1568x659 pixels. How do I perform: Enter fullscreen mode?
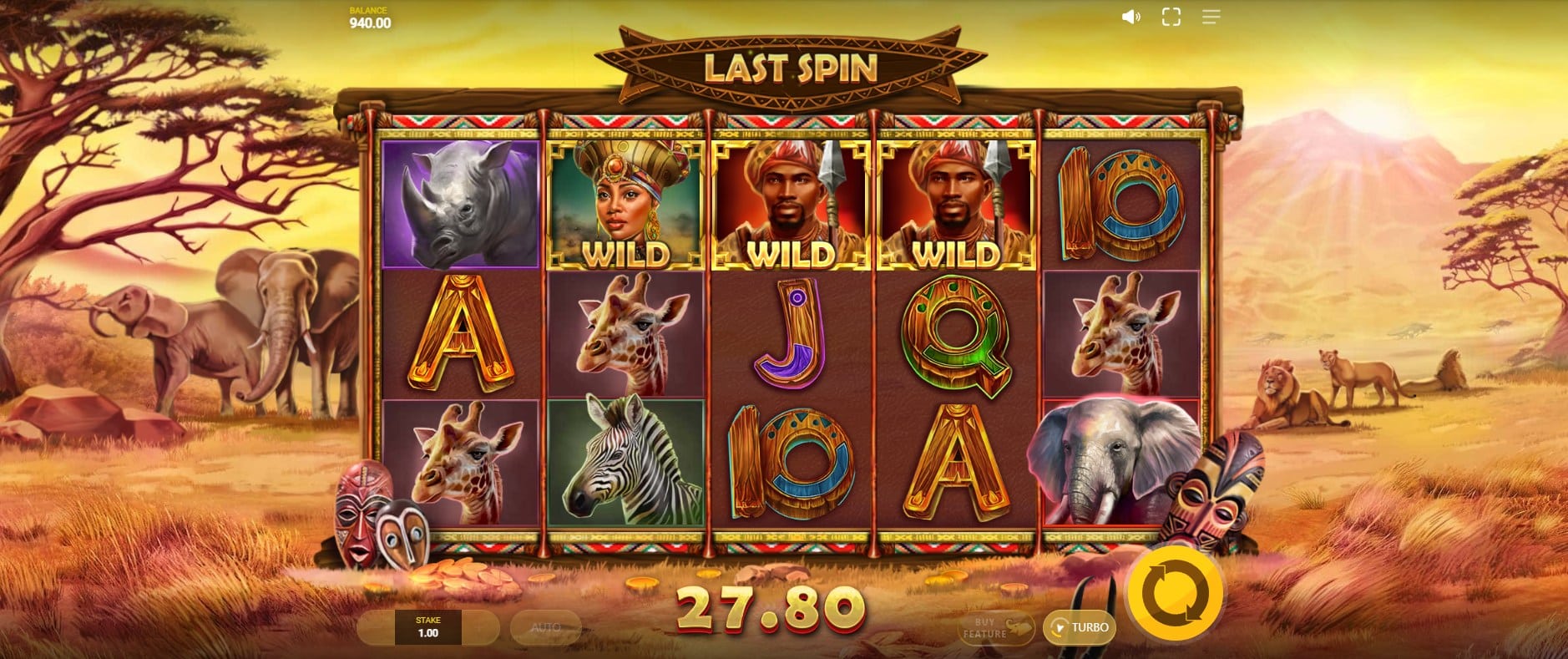pos(1171,17)
